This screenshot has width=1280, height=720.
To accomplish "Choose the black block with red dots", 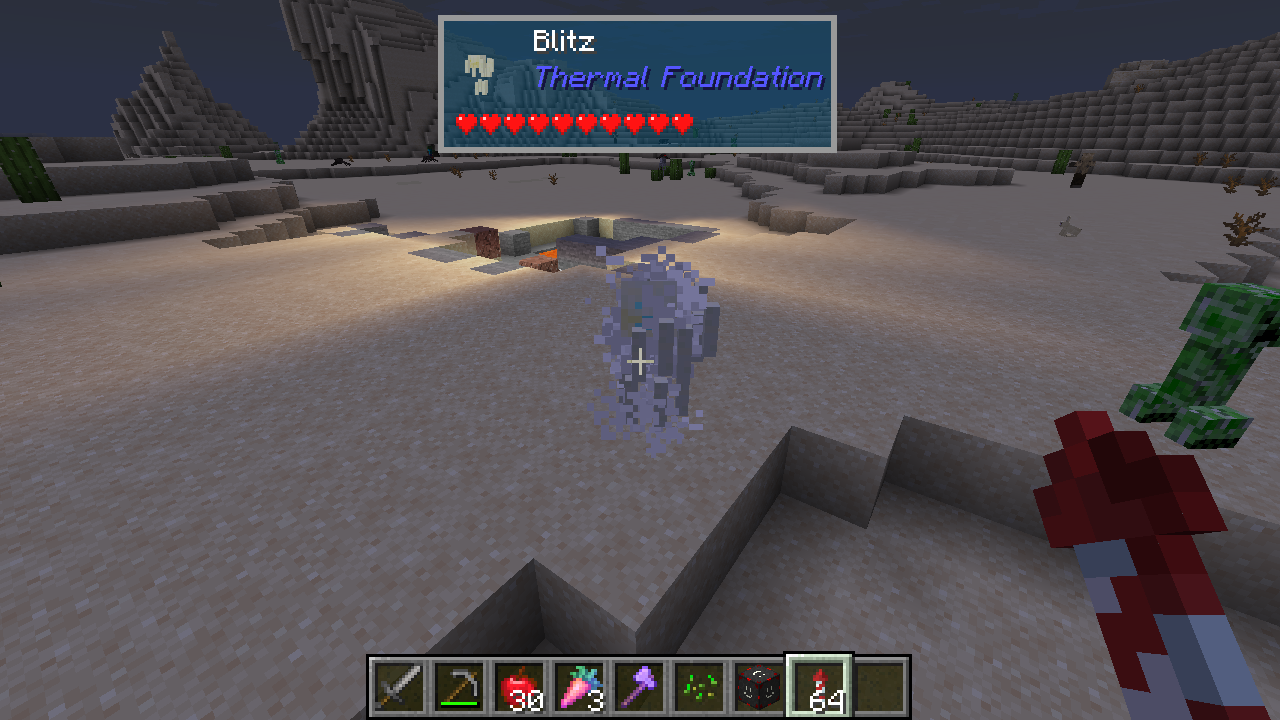I will coord(760,687).
